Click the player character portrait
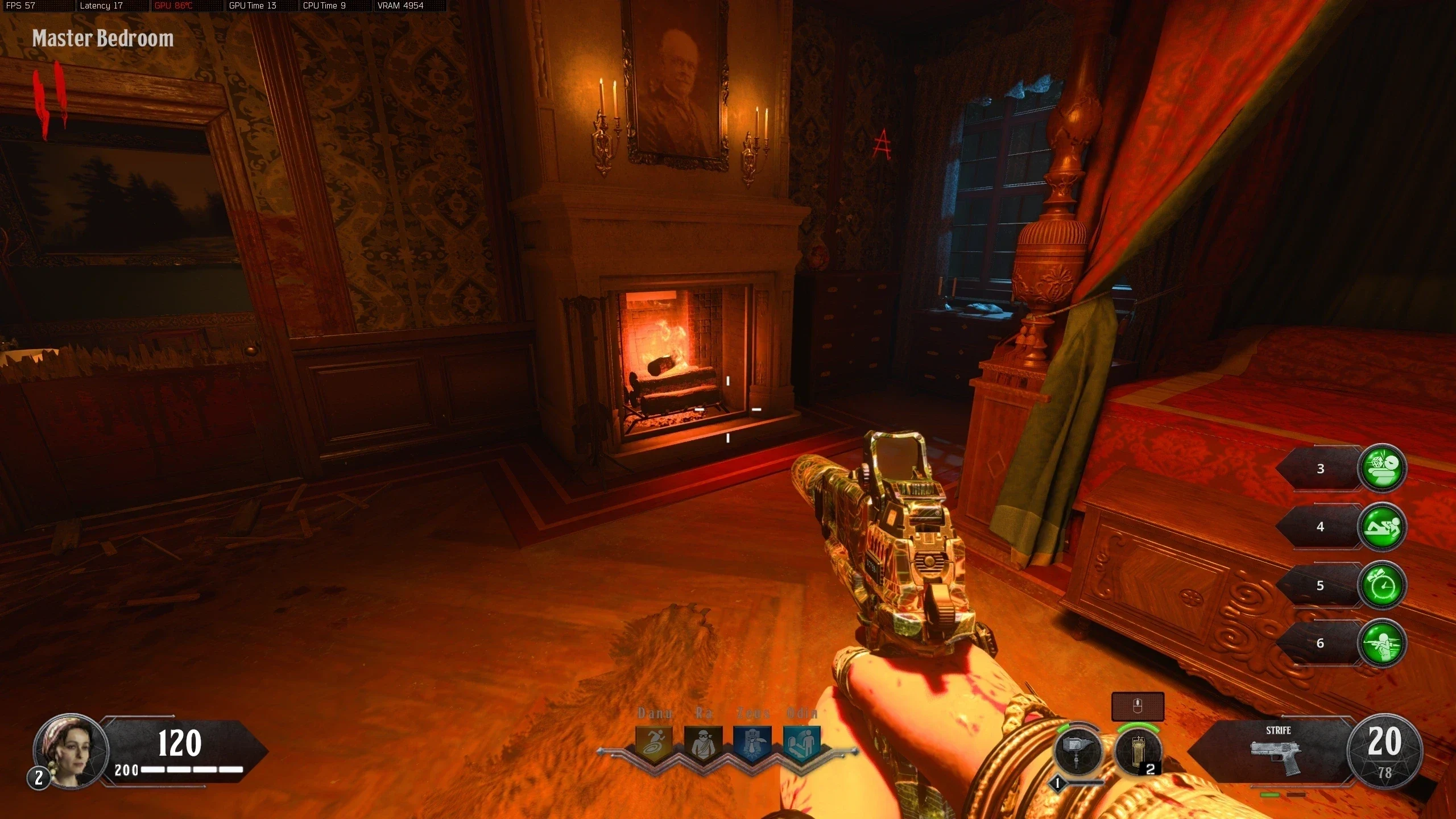 point(71,751)
